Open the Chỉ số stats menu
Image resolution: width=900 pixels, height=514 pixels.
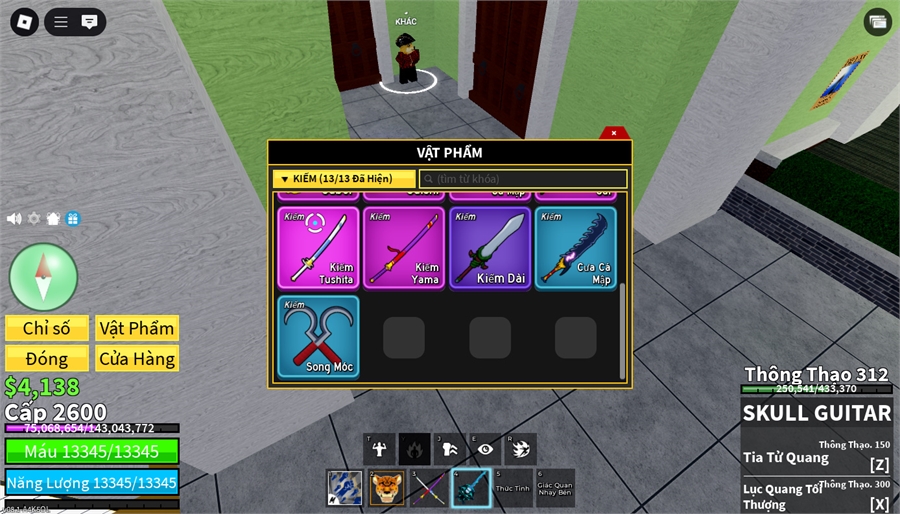pos(47,328)
